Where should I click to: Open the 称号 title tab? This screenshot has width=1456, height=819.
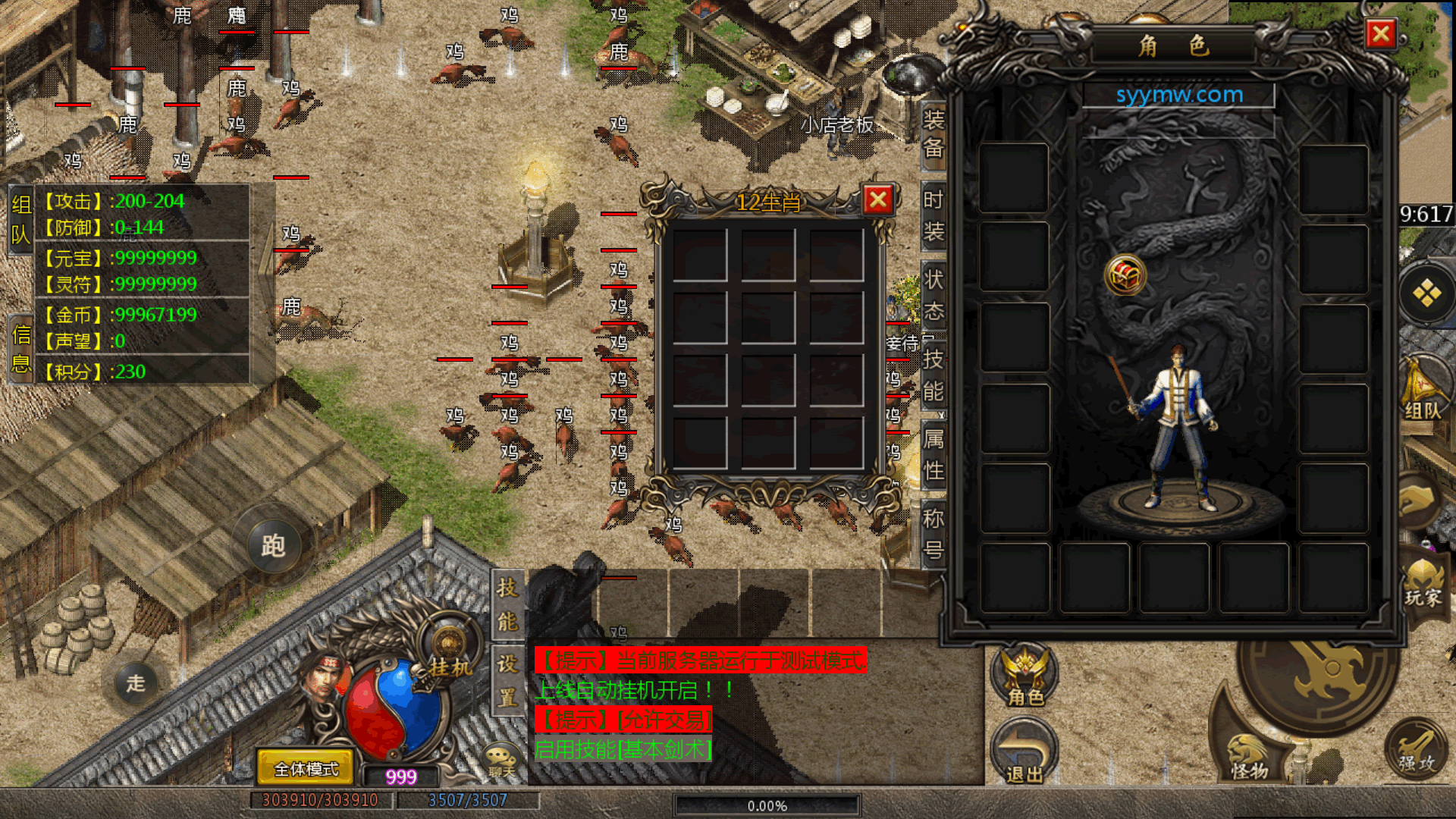click(x=933, y=534)
